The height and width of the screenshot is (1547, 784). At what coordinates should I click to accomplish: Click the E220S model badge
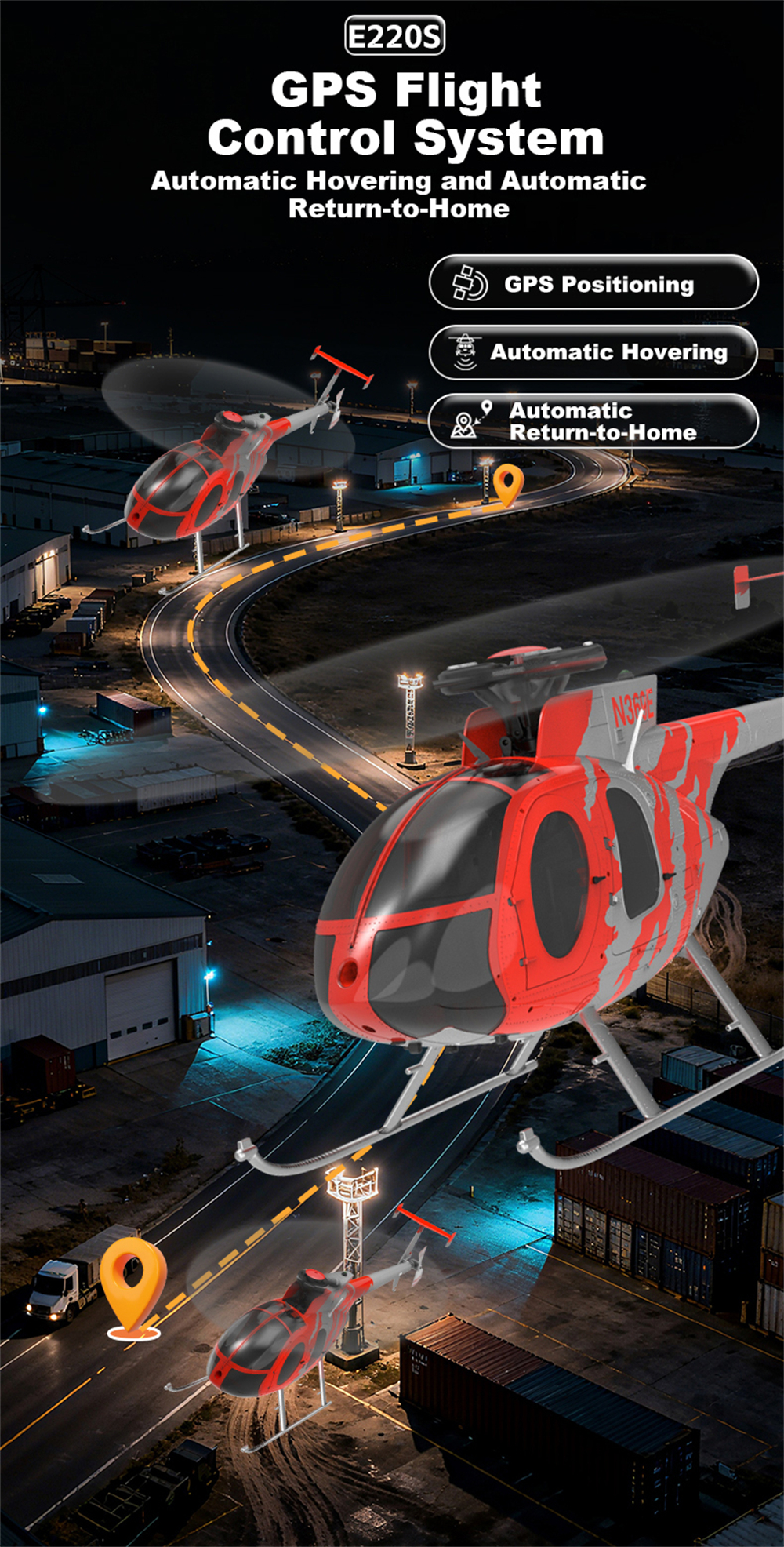click(394, 37)
